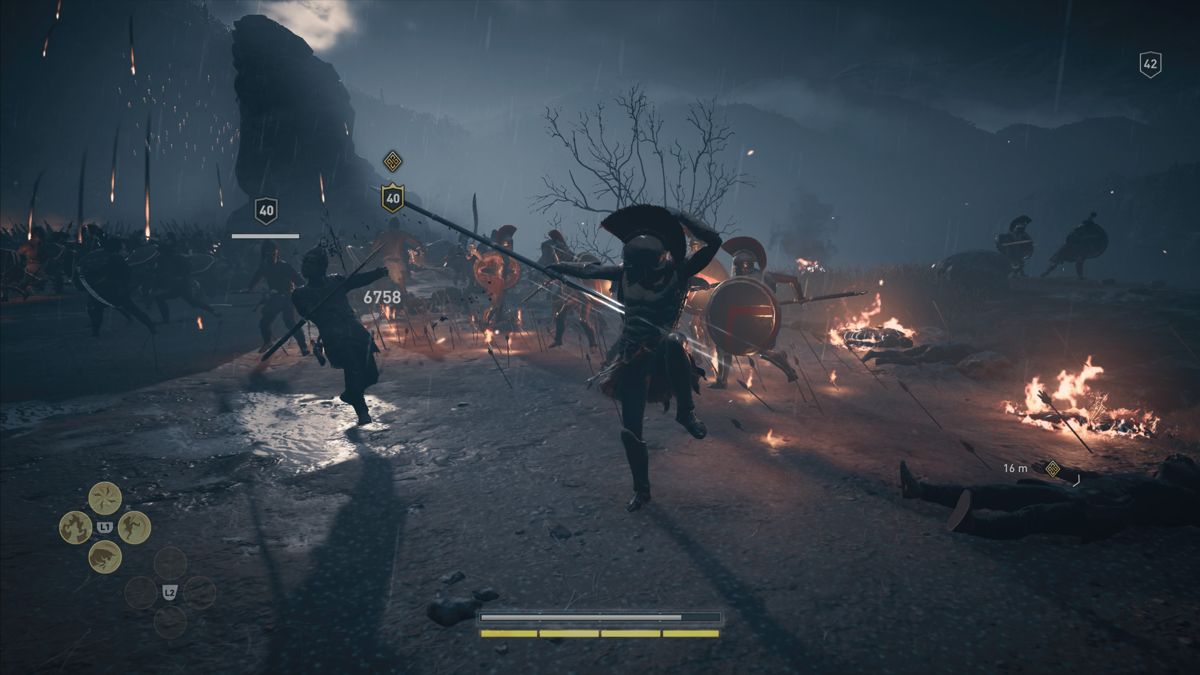Trigger the Bull Rush ability icon
Screen dimensions: 1200x675
[105, 556]
